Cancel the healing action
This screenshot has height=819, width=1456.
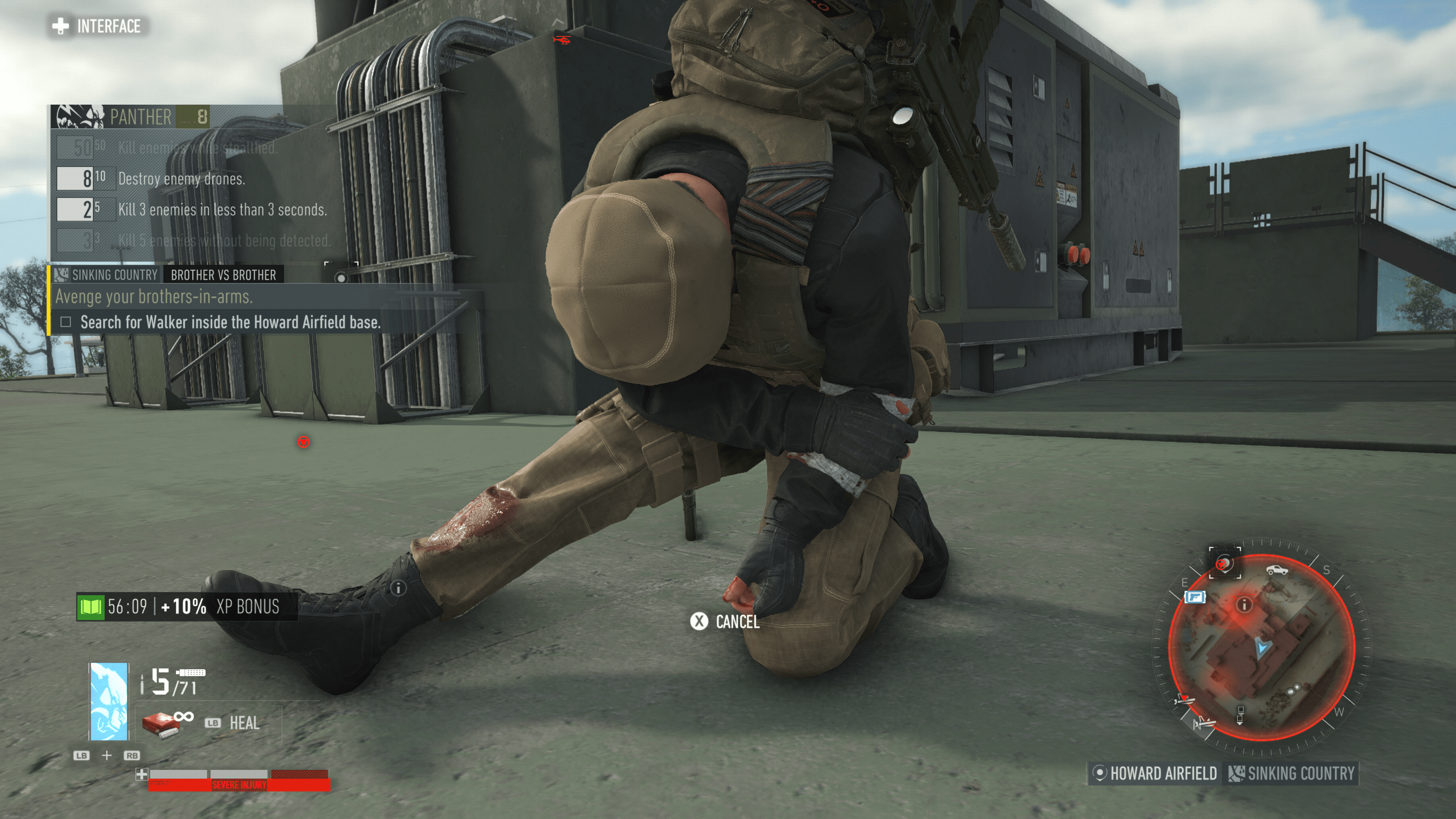[x=725, y=622]
